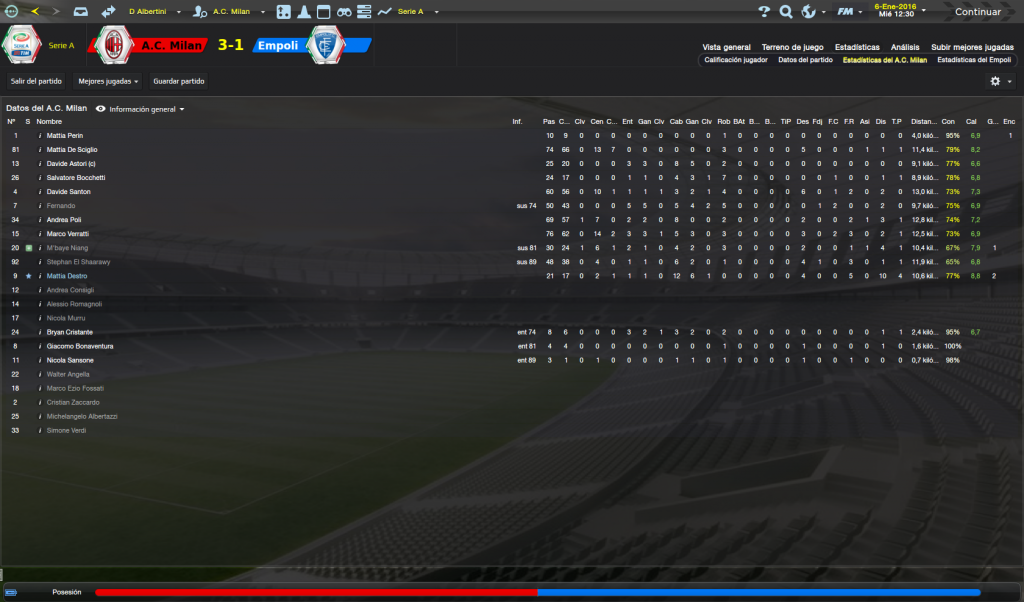Switch to Vista general tab

pos(726,47)
